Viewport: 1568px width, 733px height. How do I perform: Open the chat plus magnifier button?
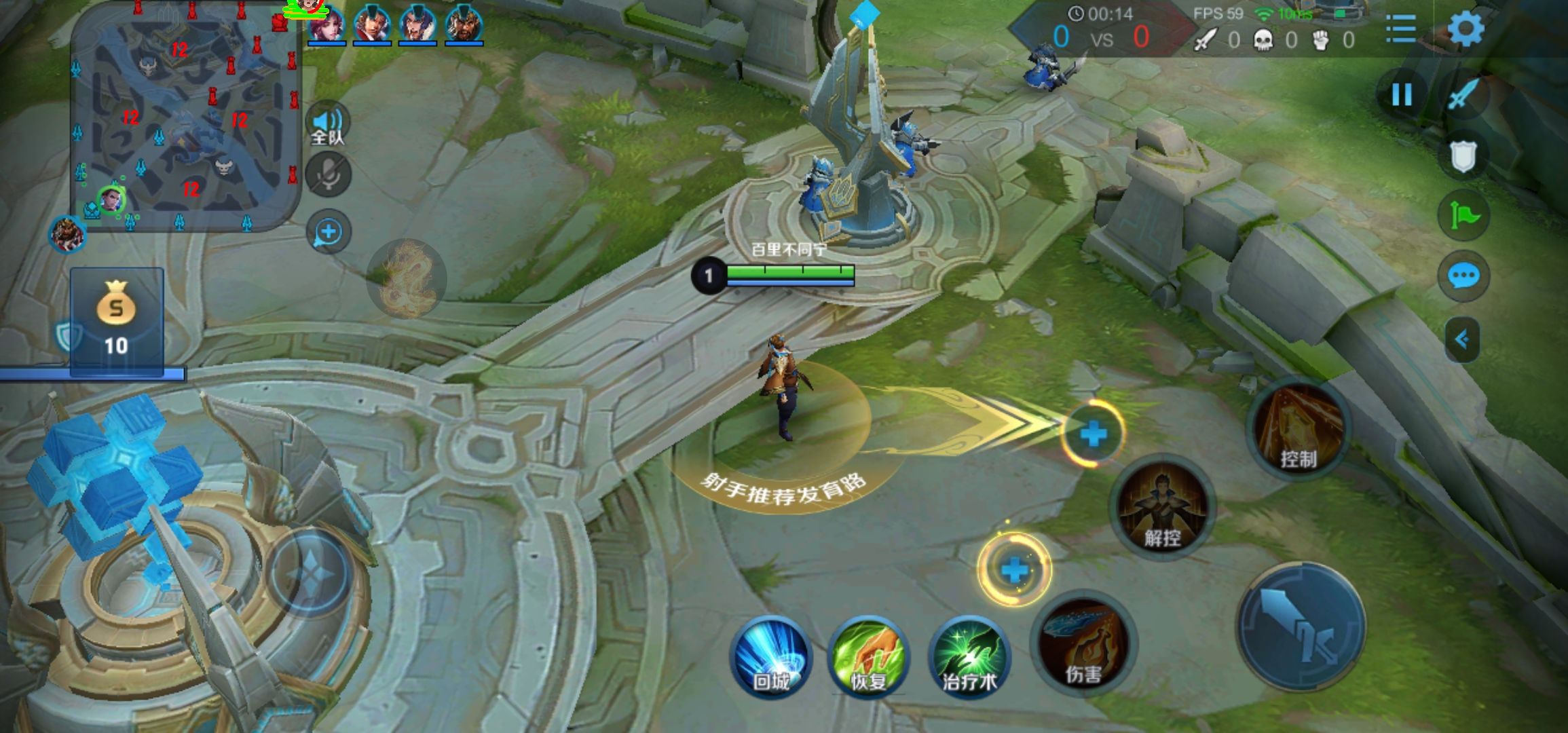coord(329,232)
